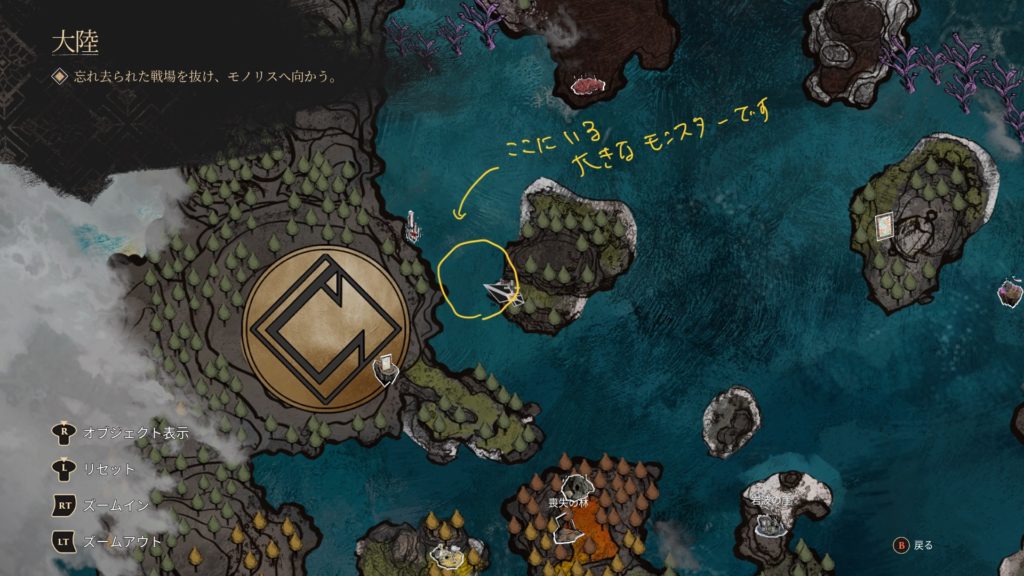This screenshot has height=576, width=1024.
Task: Select the marker on the small yellow-tree island
Action: click(444, 551)
